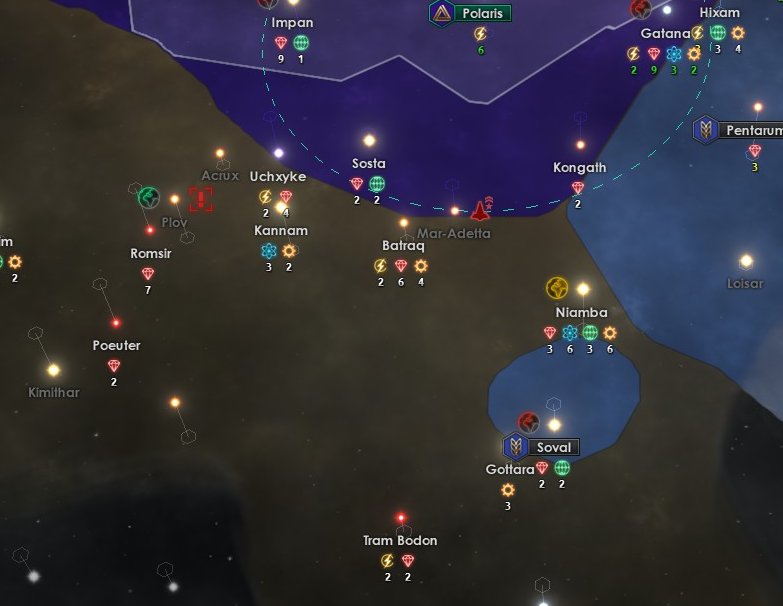This screenshot has width=783, height=606.
Task: Select the Batraq system label
Action: [404, 246]
